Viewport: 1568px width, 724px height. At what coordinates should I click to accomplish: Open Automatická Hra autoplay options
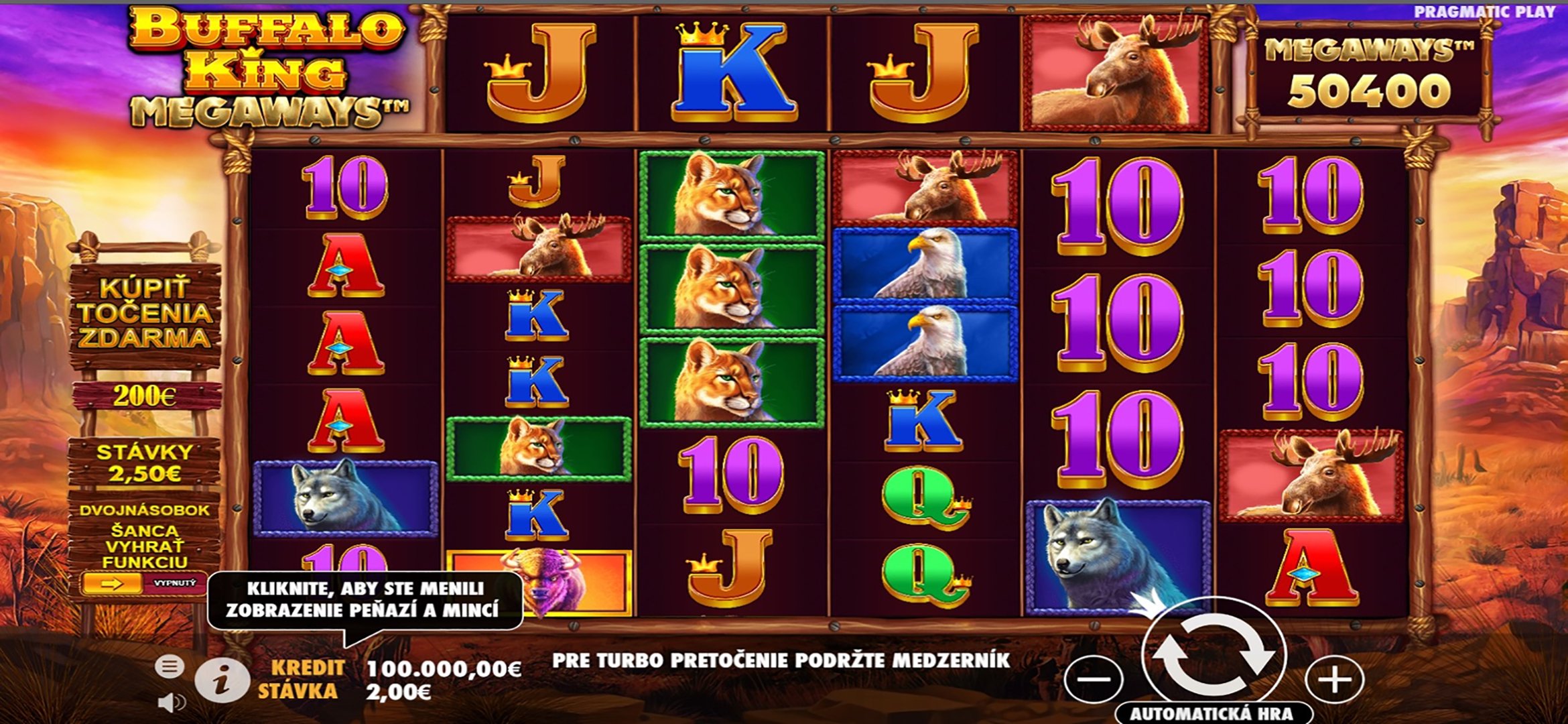click(1212, 713)
